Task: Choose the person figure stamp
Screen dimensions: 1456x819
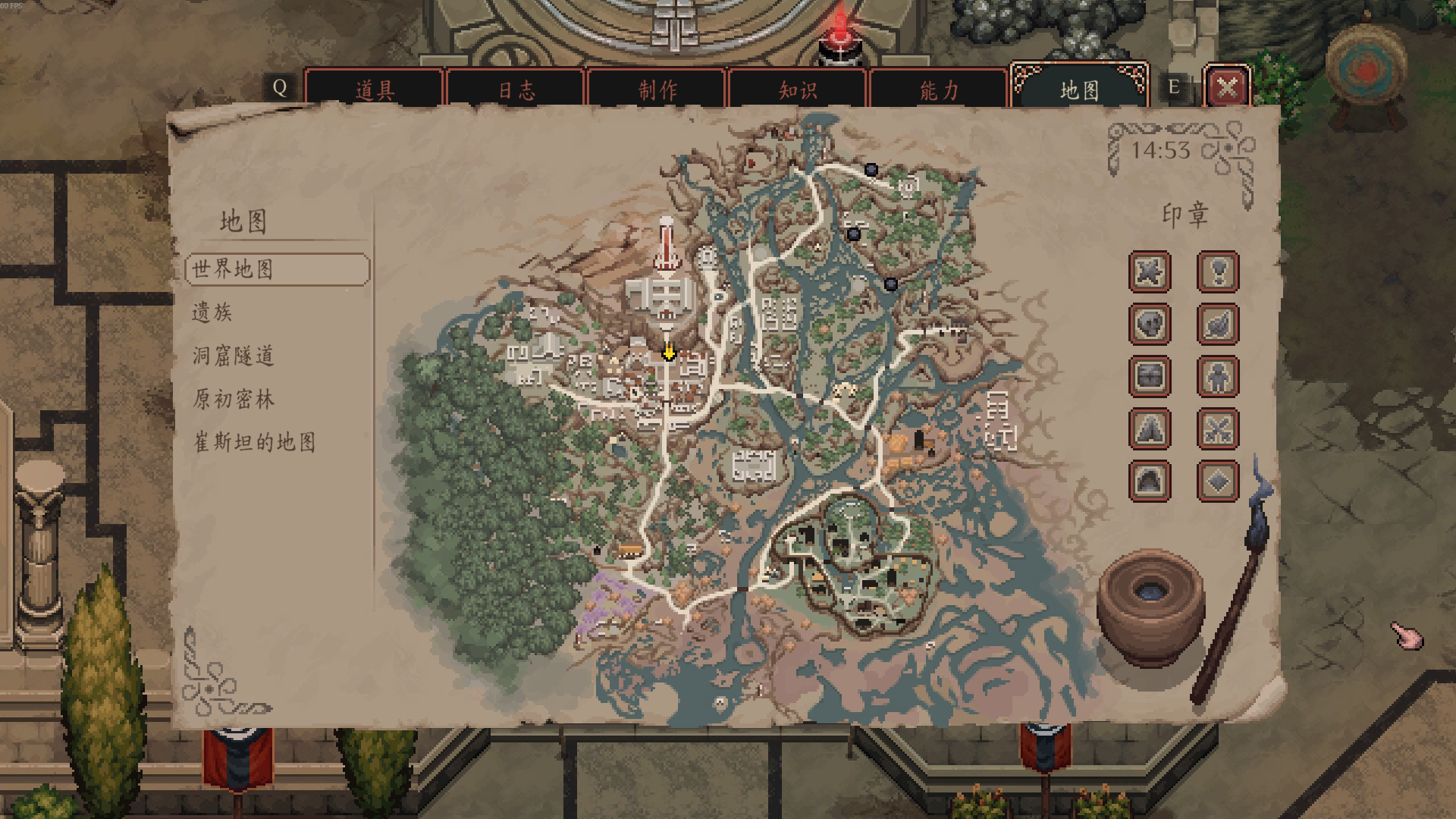Action: (x=1218, y=376)
